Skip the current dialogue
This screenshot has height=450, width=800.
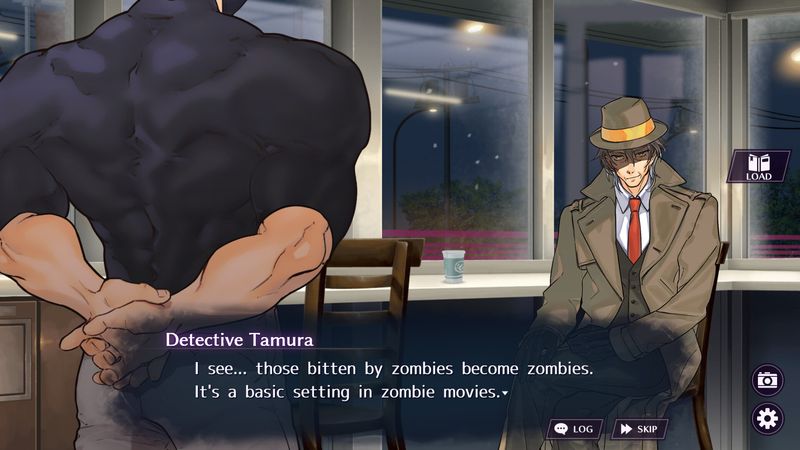pos(639,429)
